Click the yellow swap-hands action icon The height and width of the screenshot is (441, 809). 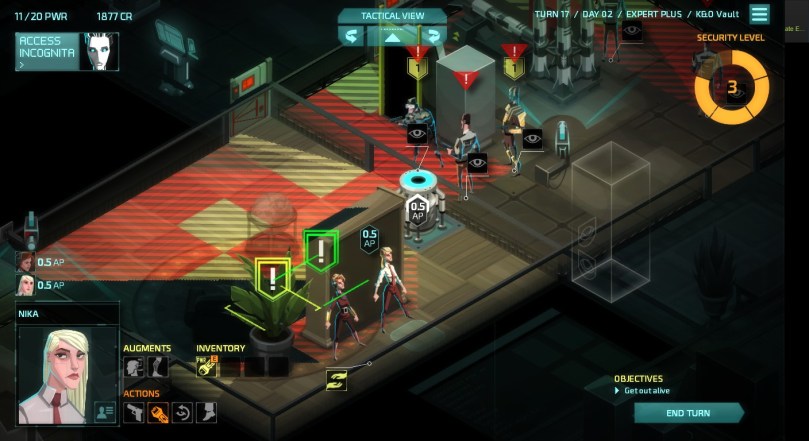pos(336,380)
